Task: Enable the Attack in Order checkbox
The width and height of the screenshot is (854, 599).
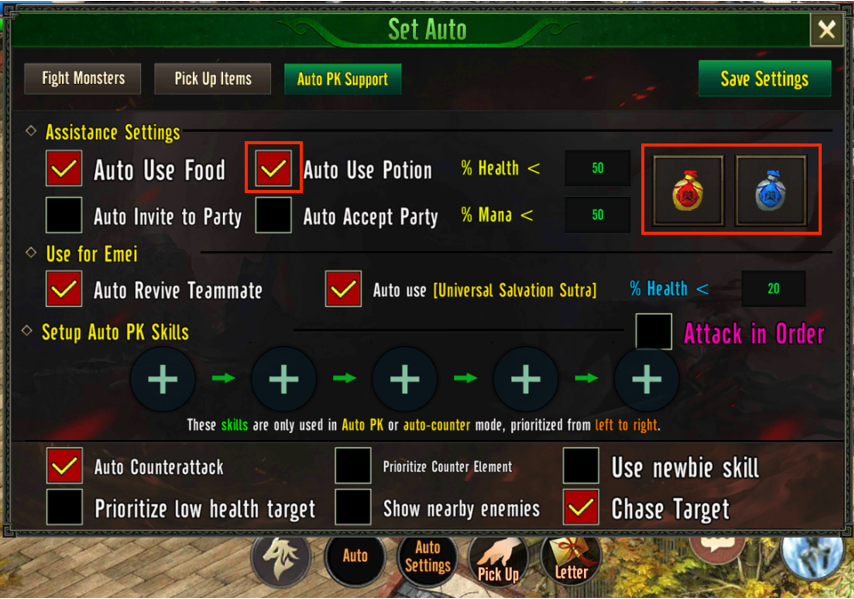Action: click(654, 332)
